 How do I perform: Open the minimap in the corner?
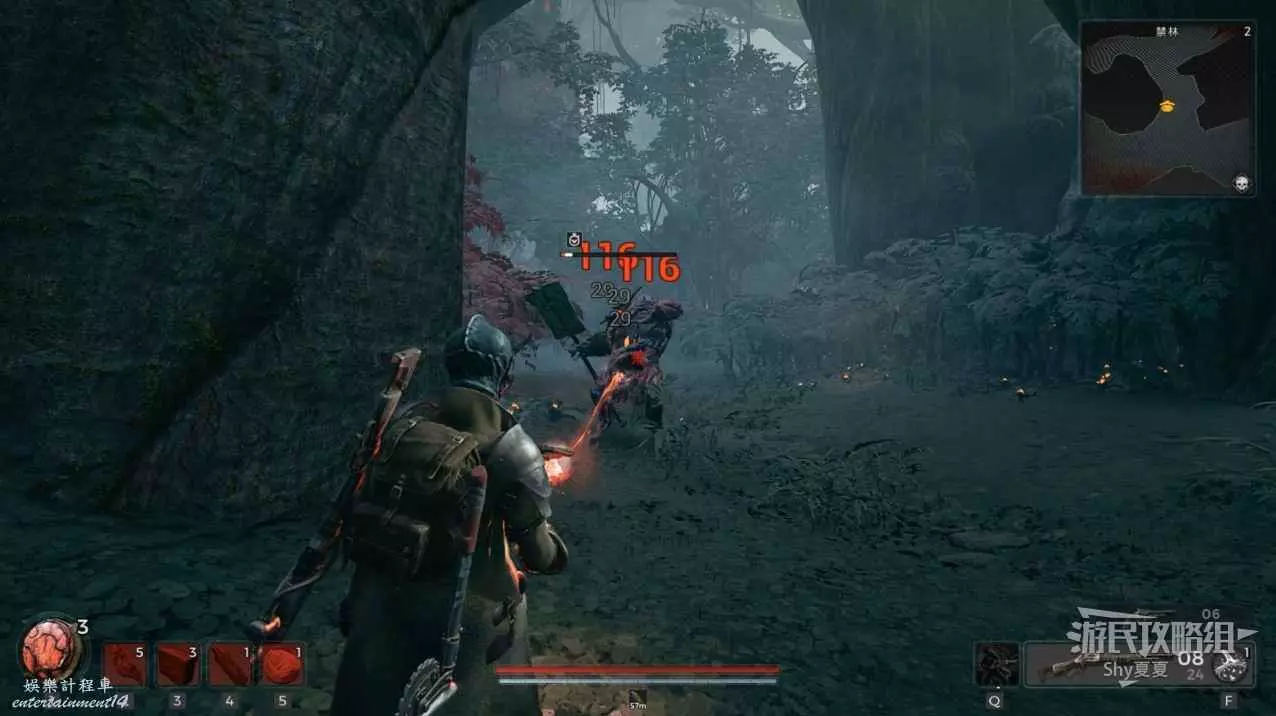[x=1168, y=108]
